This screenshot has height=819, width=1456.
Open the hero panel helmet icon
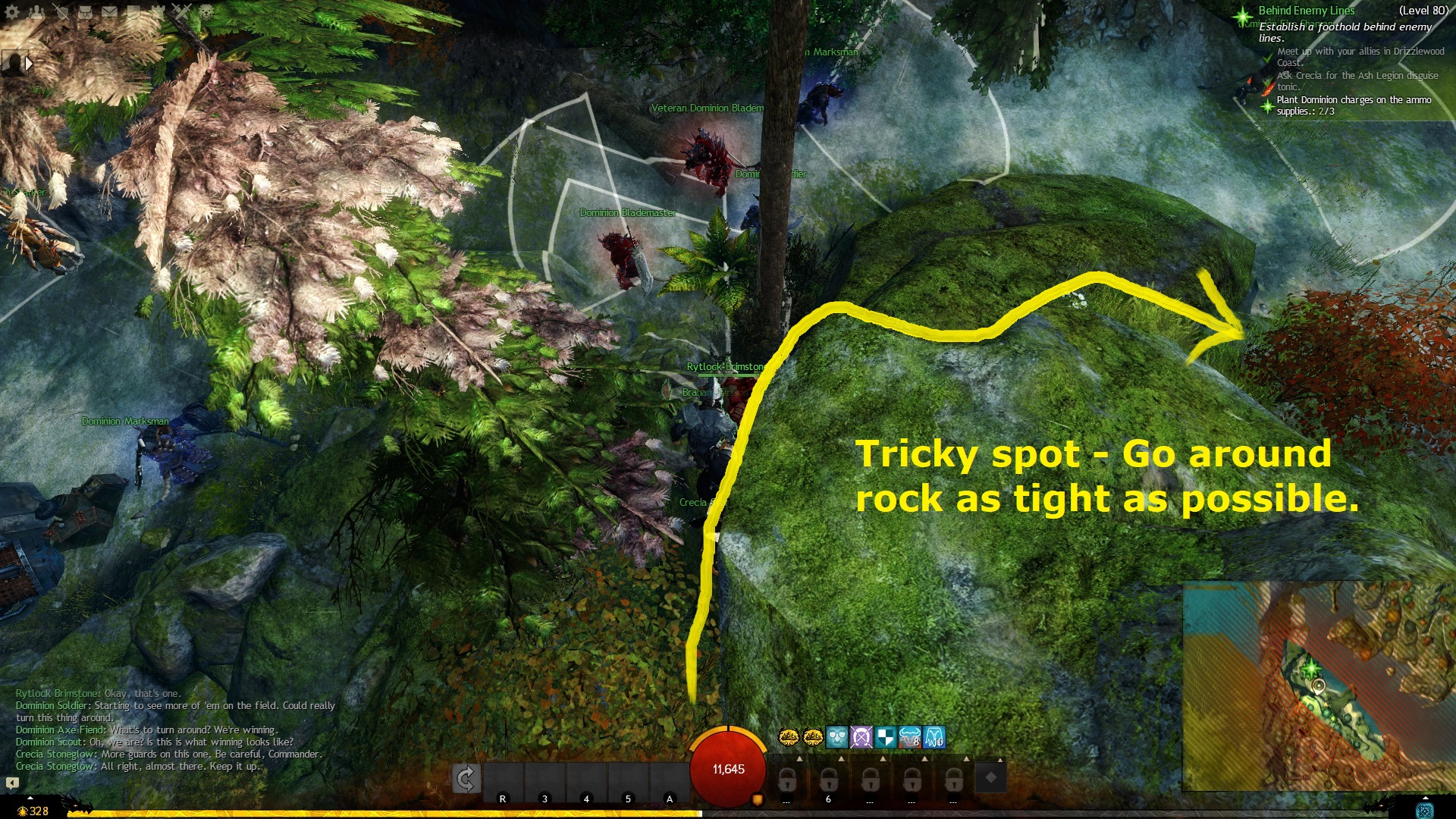[x=61, y=11]
